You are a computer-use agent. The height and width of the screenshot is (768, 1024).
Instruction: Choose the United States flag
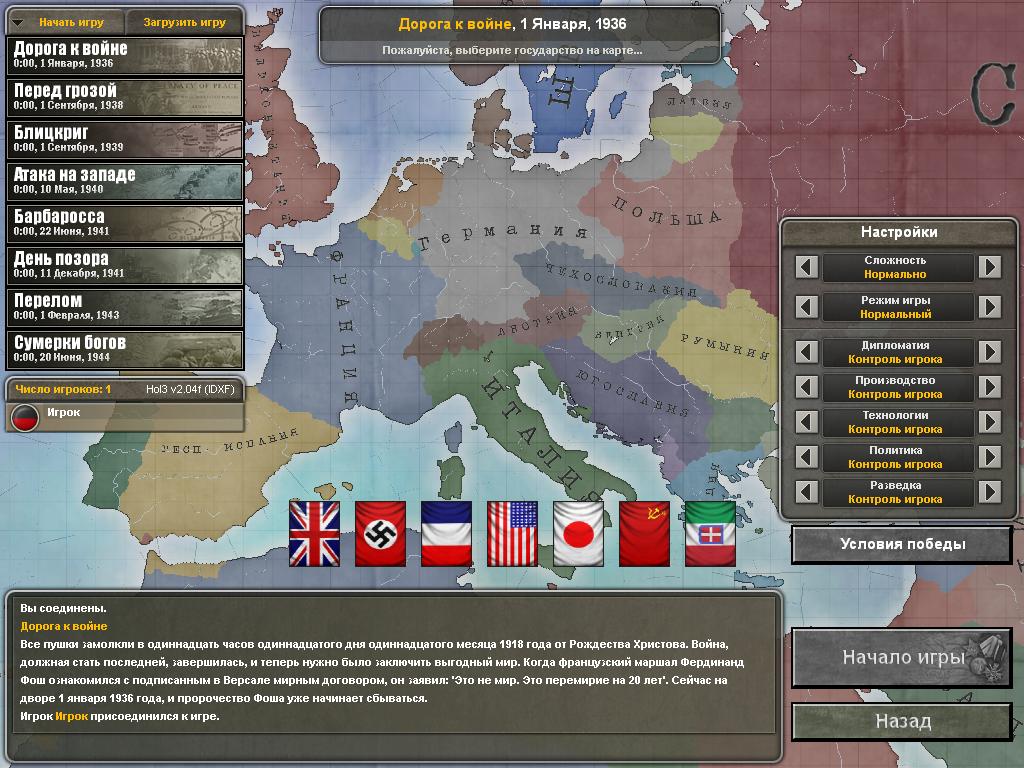(x=512, y=533)
